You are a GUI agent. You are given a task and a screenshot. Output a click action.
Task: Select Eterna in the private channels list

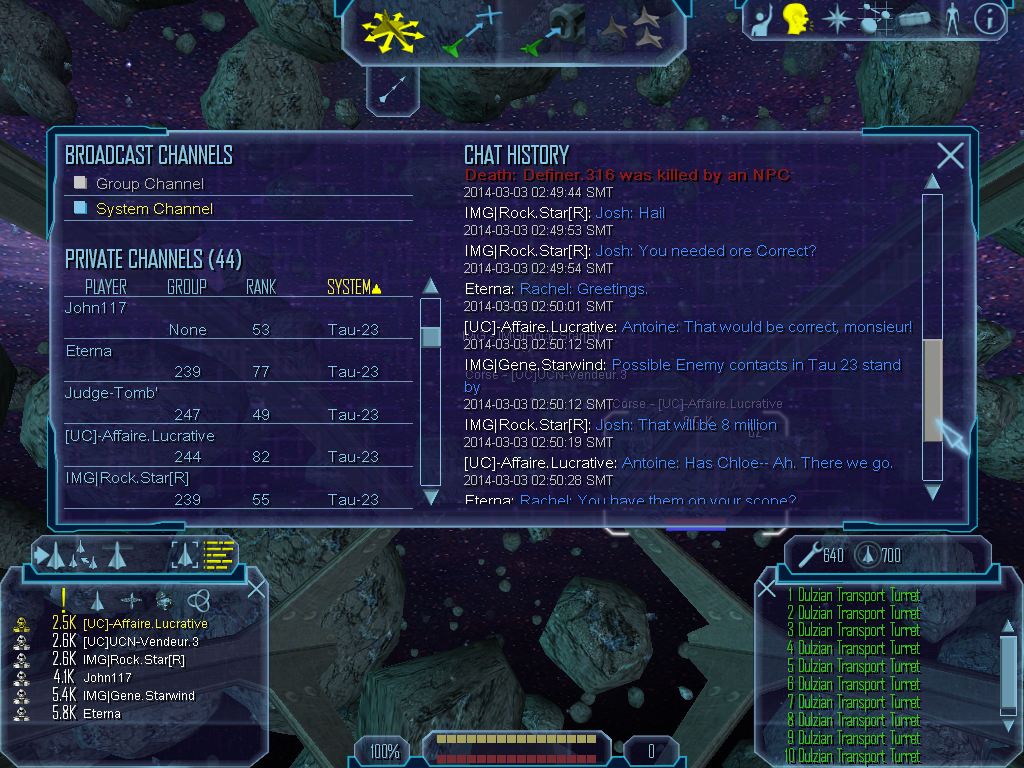point(88,351)
